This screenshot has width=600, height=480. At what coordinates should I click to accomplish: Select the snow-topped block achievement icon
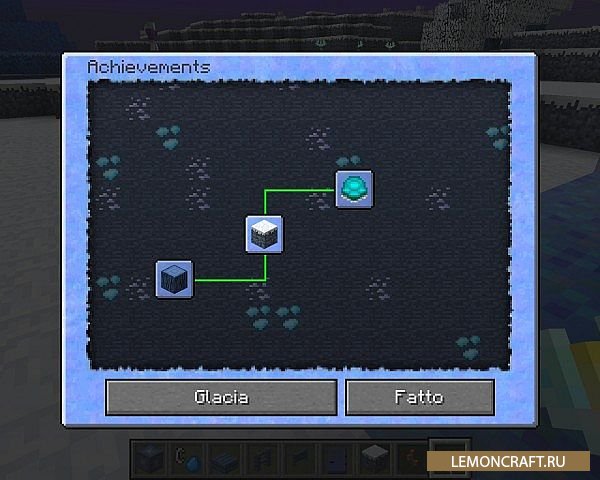(264, 234)
